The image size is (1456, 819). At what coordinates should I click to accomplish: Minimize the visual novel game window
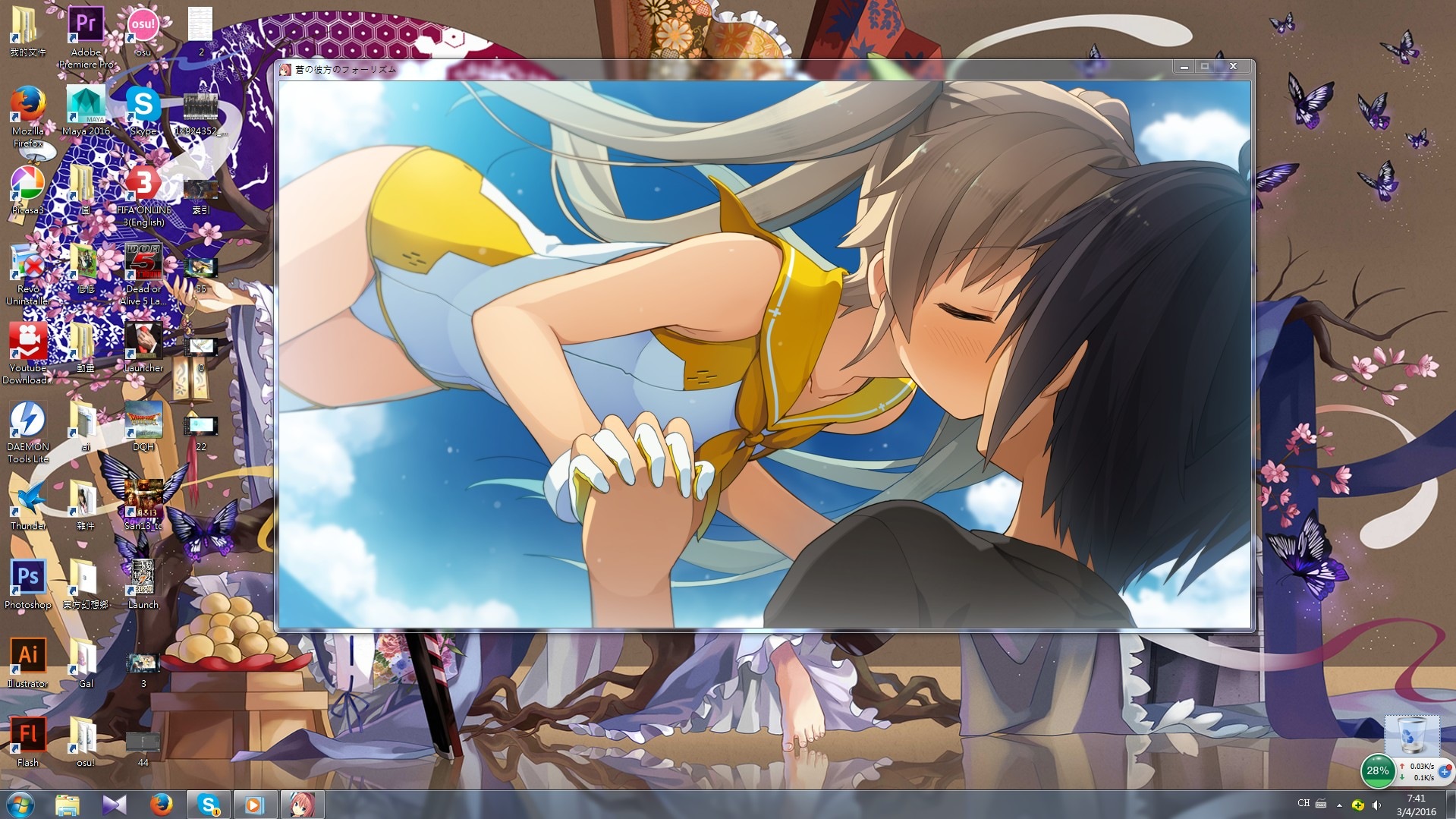pos(1184,67)
